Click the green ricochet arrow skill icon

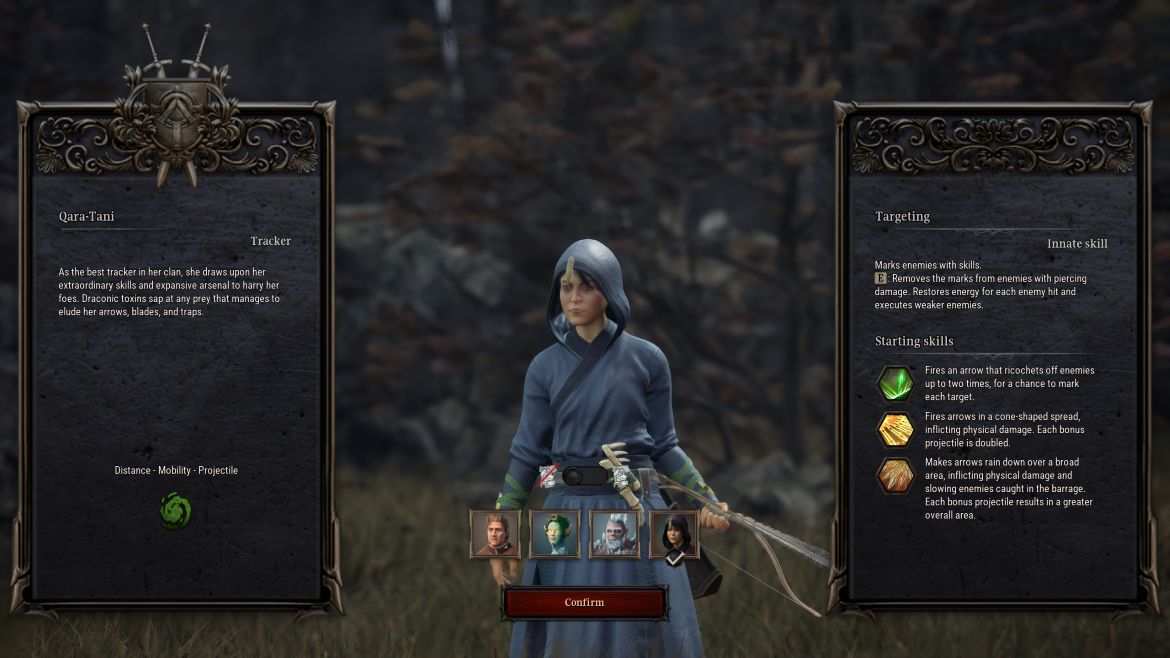895,383
